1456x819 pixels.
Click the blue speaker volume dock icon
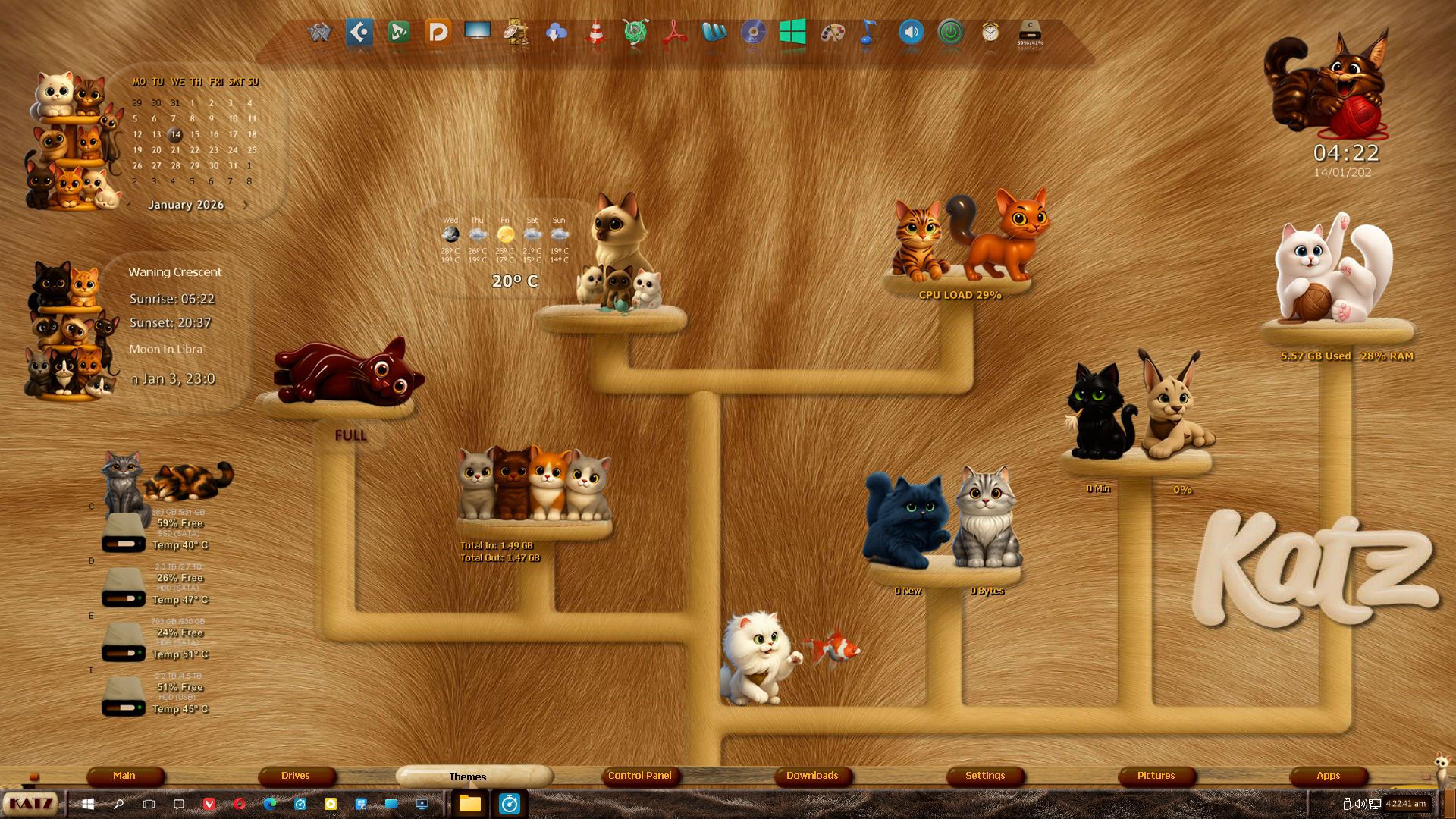click(x=911, y=33)
